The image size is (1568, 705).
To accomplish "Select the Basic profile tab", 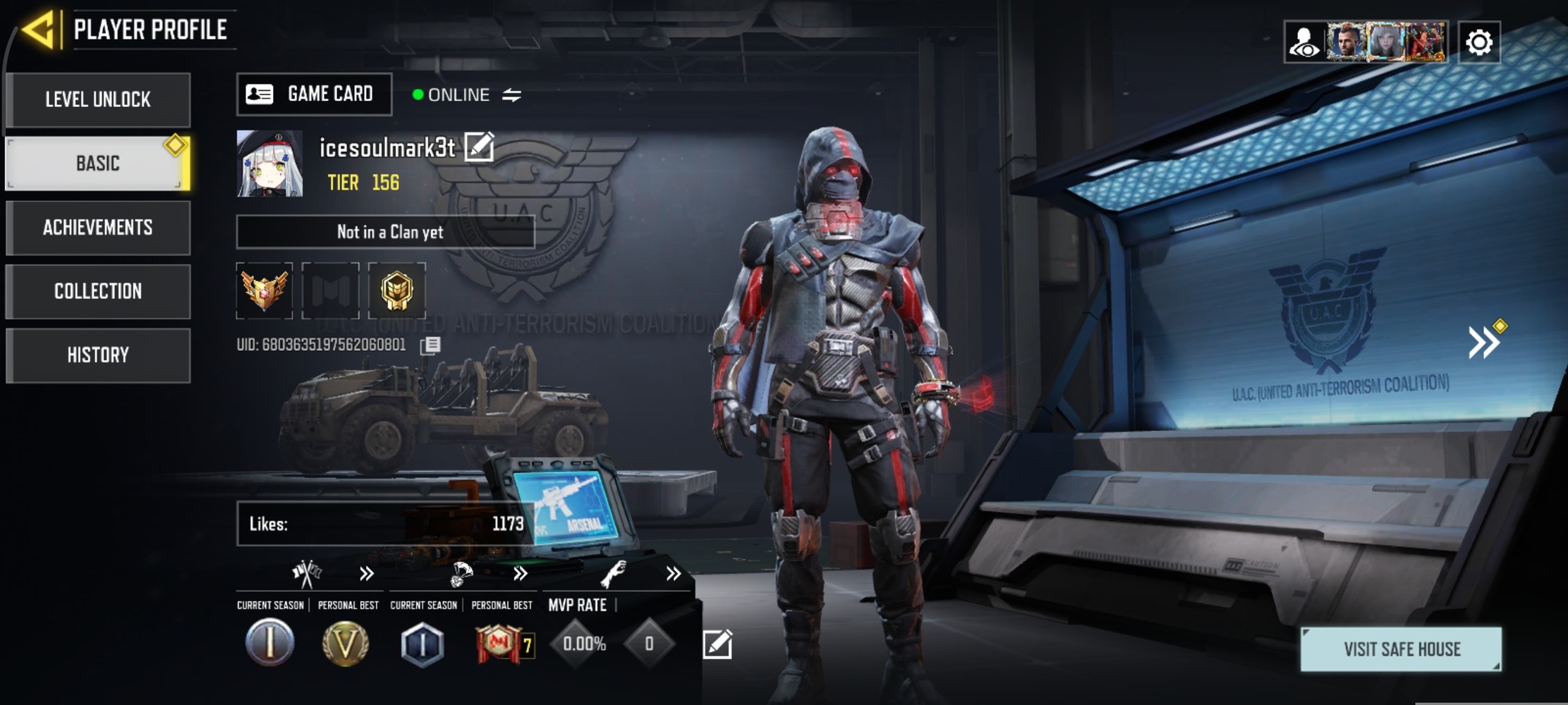I will 98,164.
